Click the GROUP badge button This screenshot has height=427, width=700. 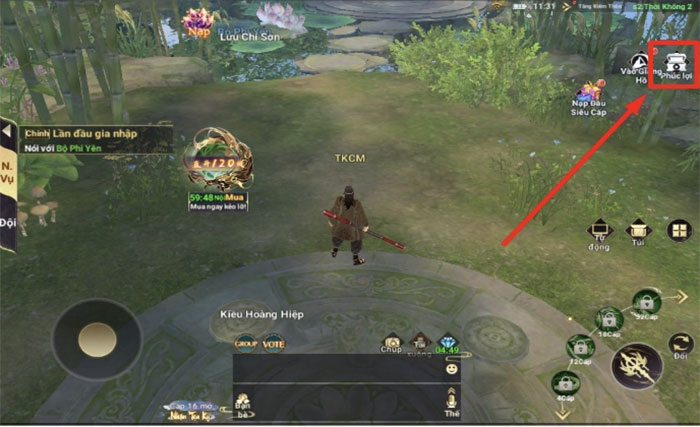[246, 343]
